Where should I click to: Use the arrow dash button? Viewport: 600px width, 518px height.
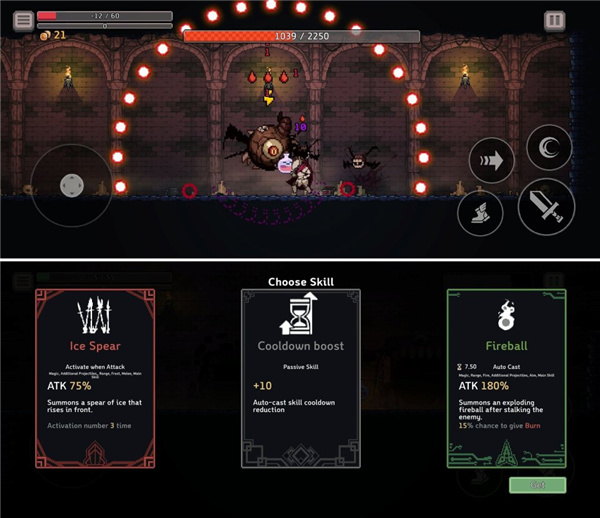(491, 160)
